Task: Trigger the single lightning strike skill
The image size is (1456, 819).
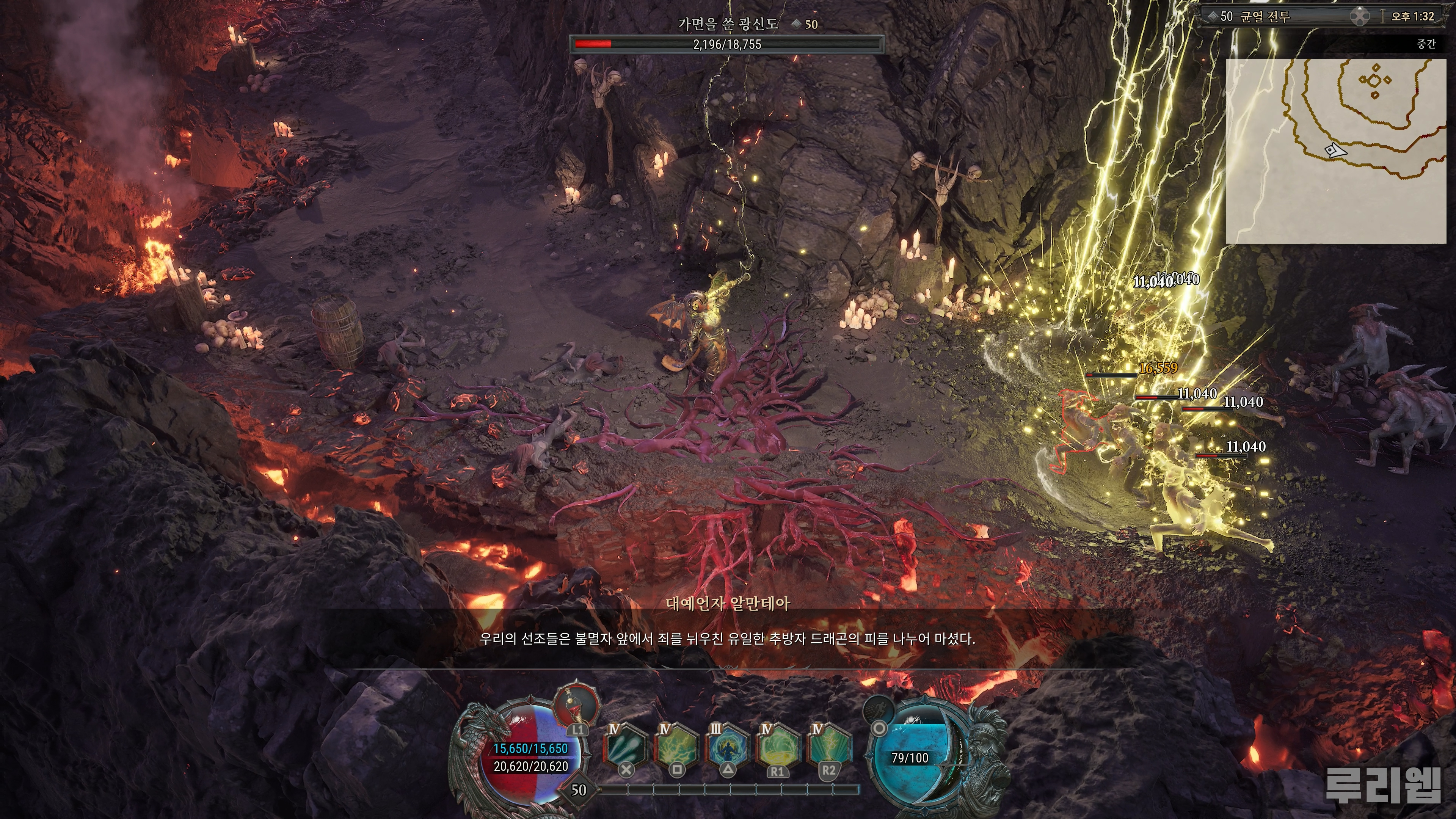Action: (x=828, y=746)
